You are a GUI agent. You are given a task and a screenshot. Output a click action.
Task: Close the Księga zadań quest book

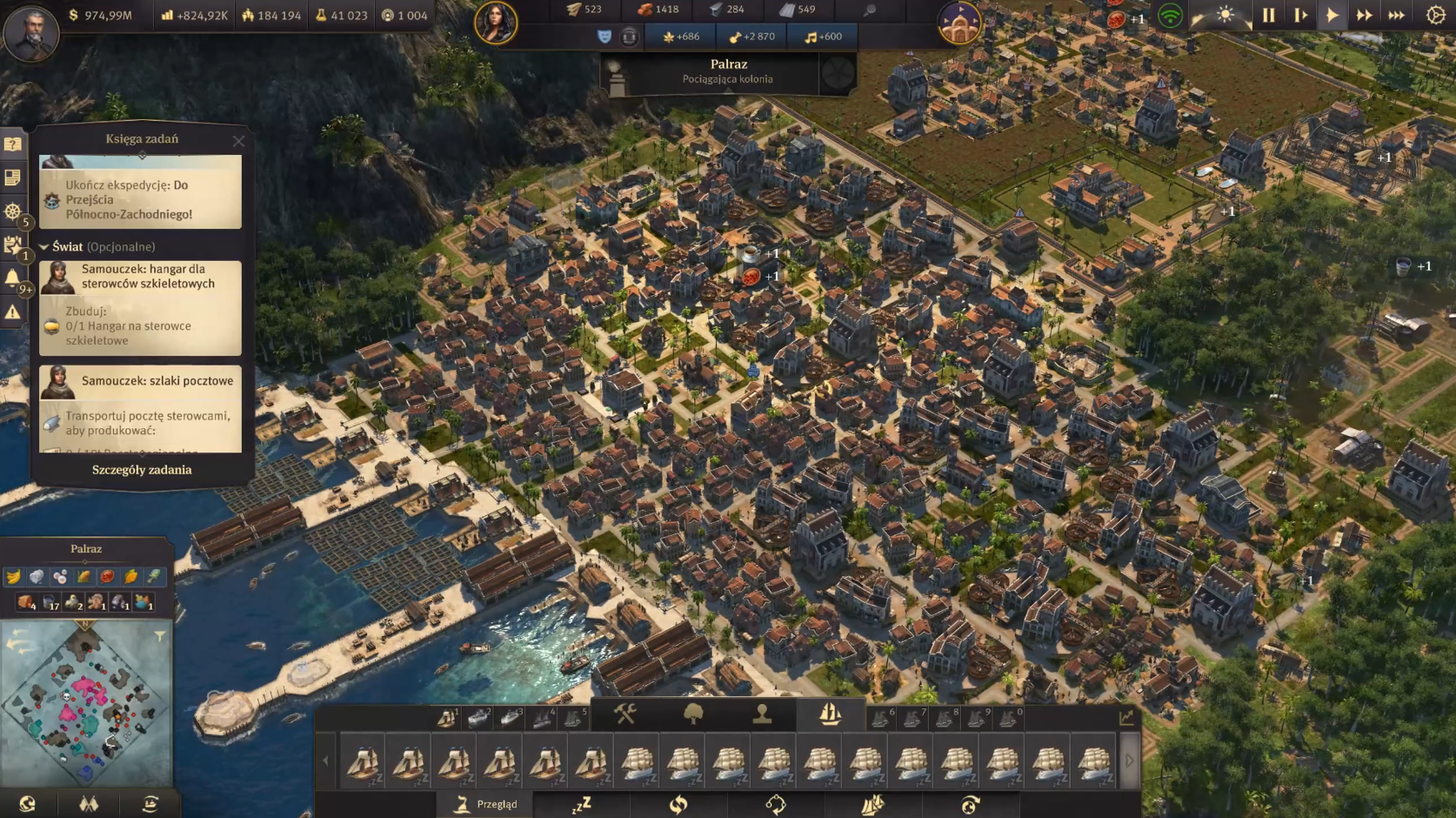click(x=238, y=140)
